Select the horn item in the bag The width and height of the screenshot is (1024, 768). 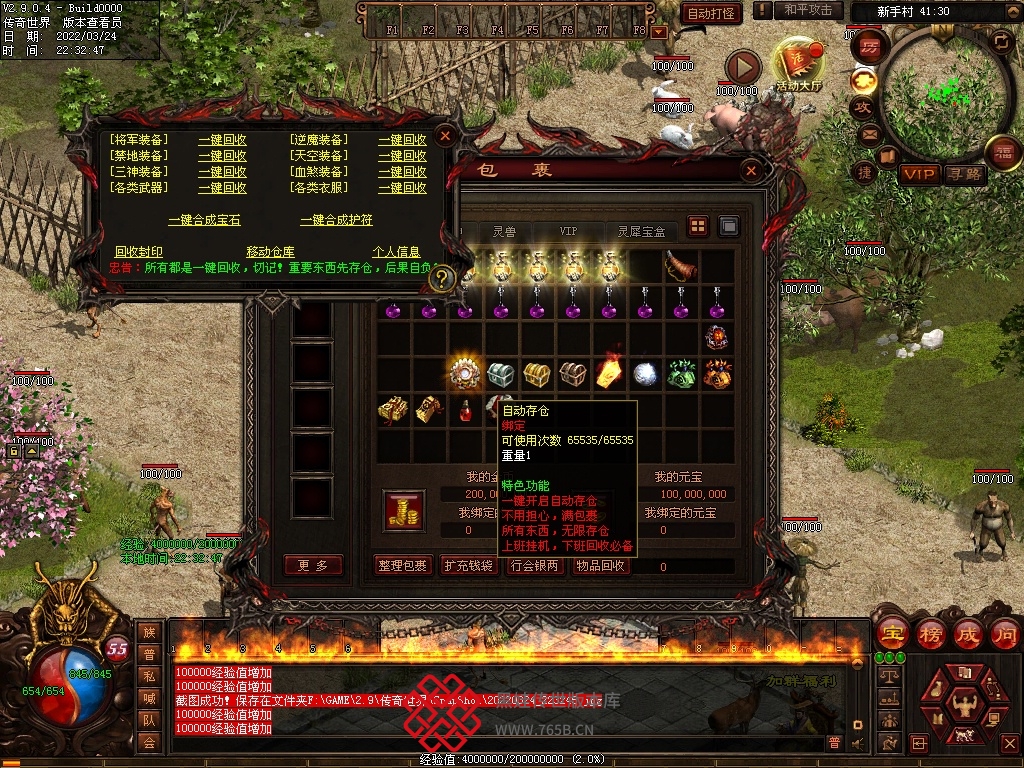coord(680,266)
